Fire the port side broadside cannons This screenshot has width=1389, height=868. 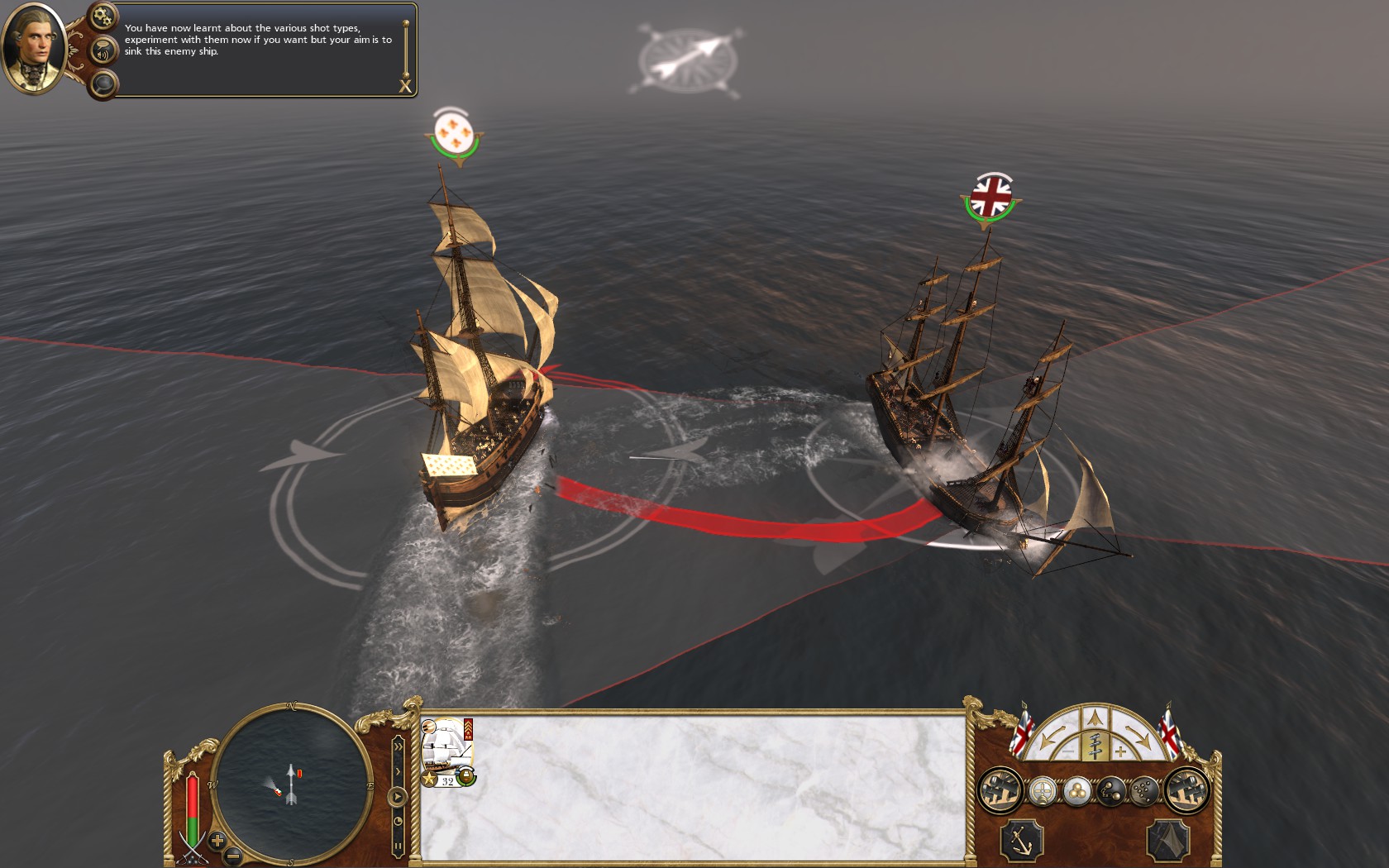point(1000,790)
